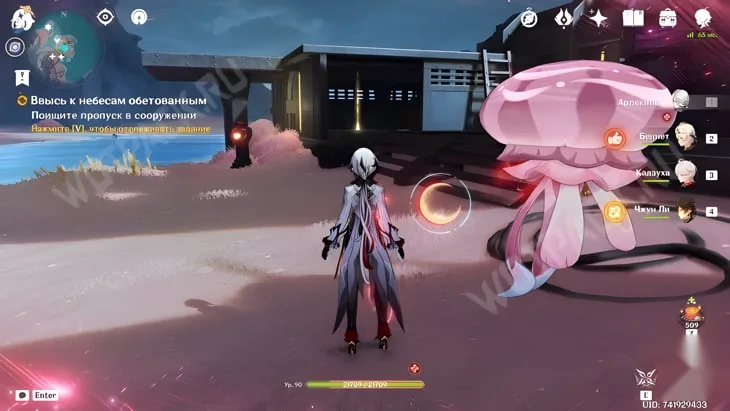The width and height of the screenshot is (730, 411).
Task: Open the Paimon menu icon
Action: 22,18
